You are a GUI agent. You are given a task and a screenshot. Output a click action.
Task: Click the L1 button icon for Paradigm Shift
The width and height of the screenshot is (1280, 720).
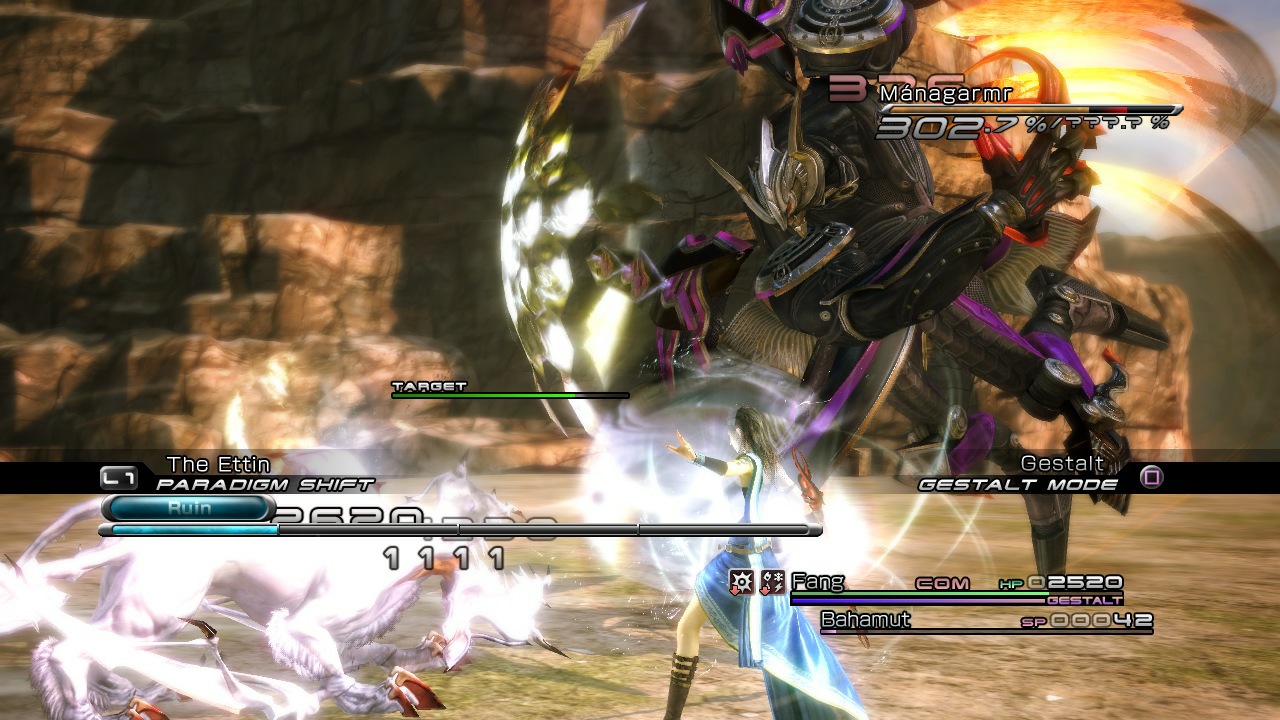(118, 477)
